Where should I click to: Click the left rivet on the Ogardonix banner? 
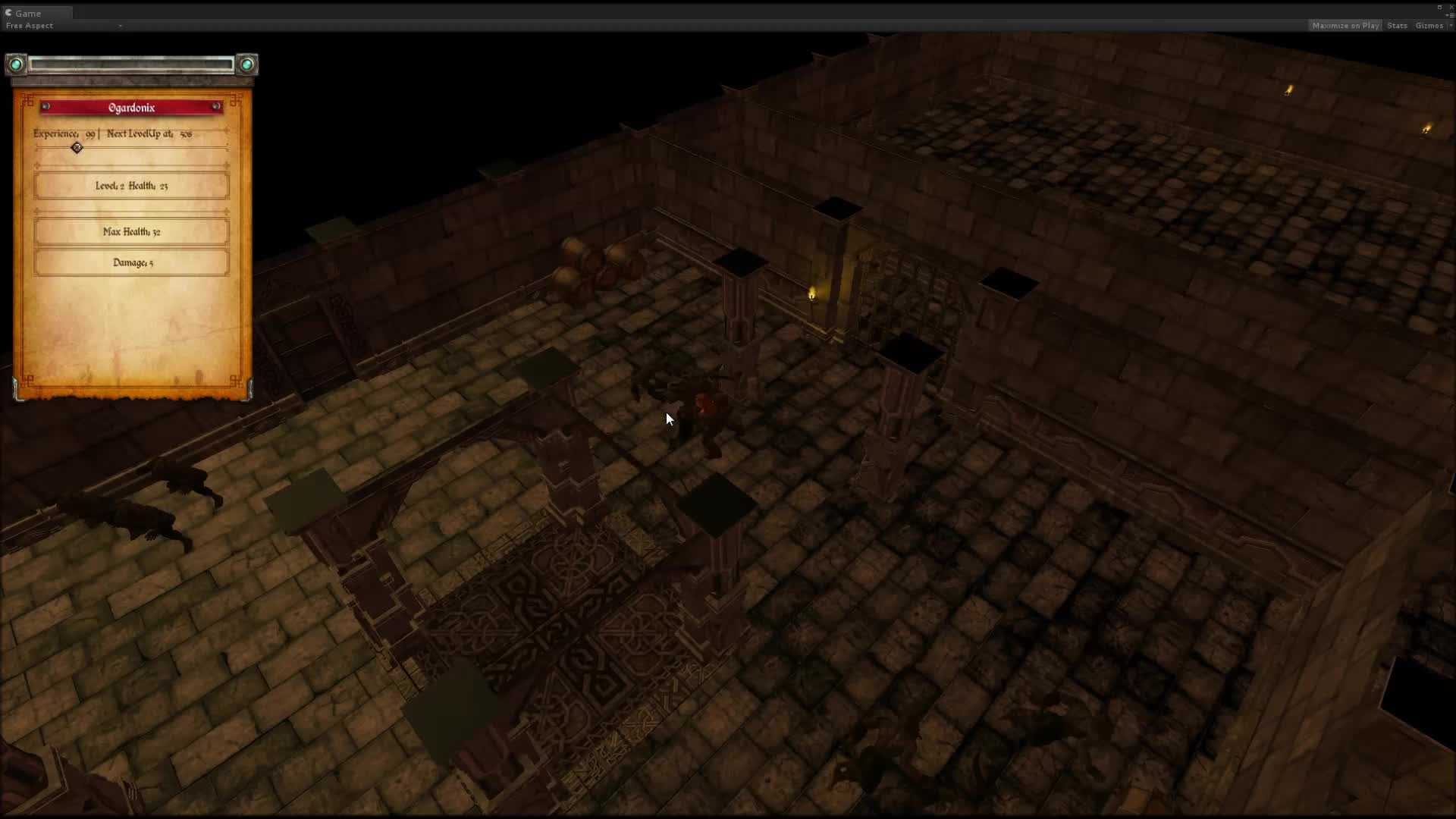coord(44,106)
